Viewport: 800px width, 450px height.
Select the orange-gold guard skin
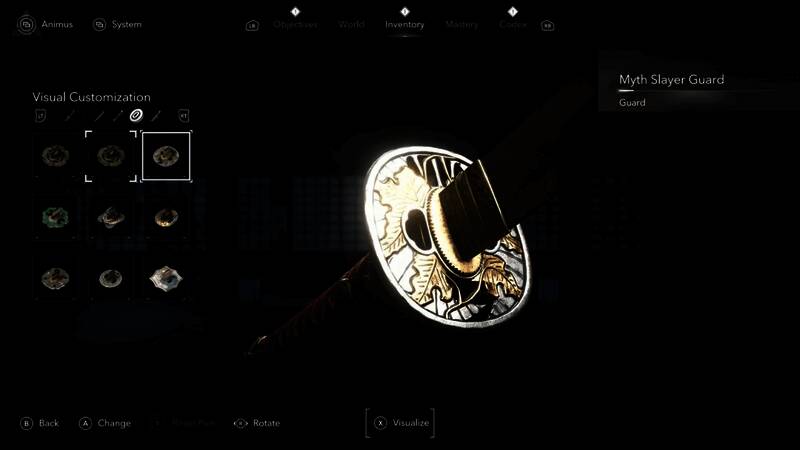[166, 217]
